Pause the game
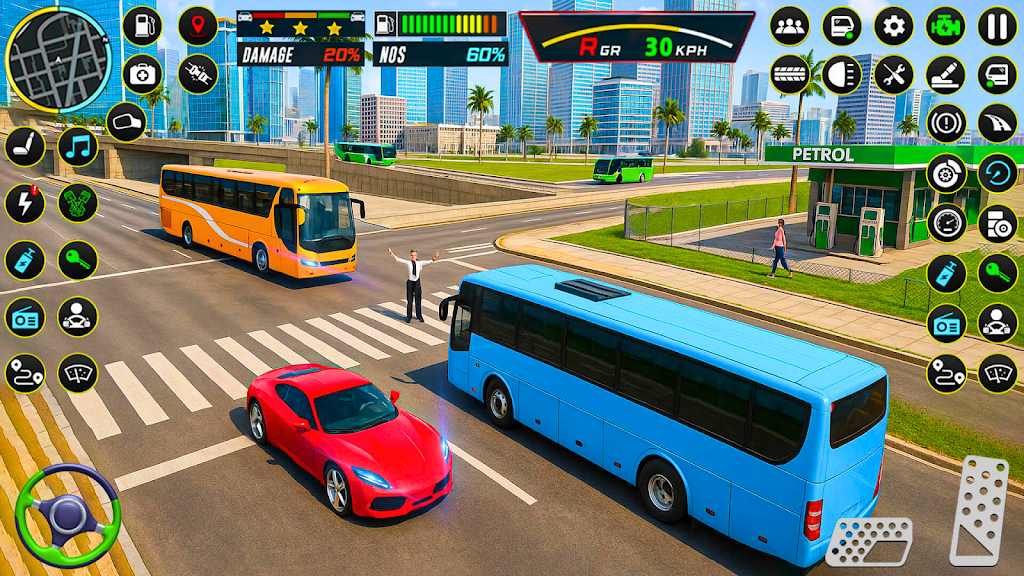 point(997,25)
